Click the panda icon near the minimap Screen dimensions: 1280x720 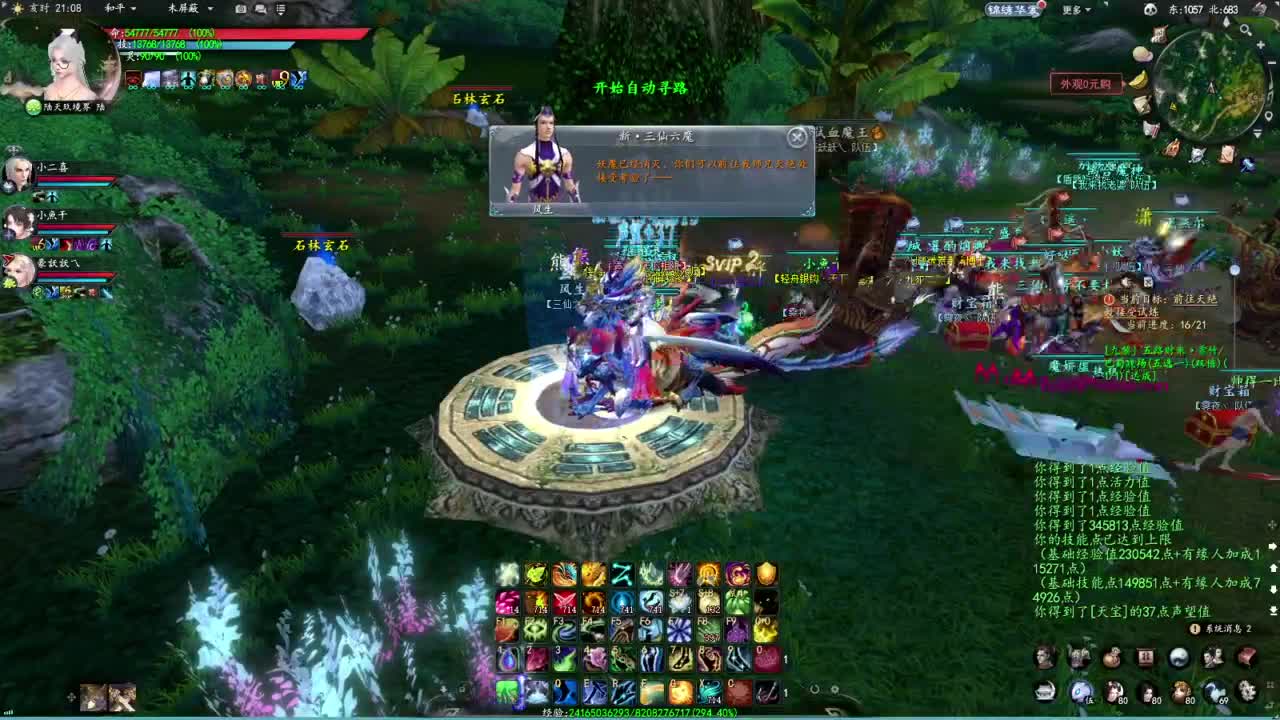[x=1151, y=9]
